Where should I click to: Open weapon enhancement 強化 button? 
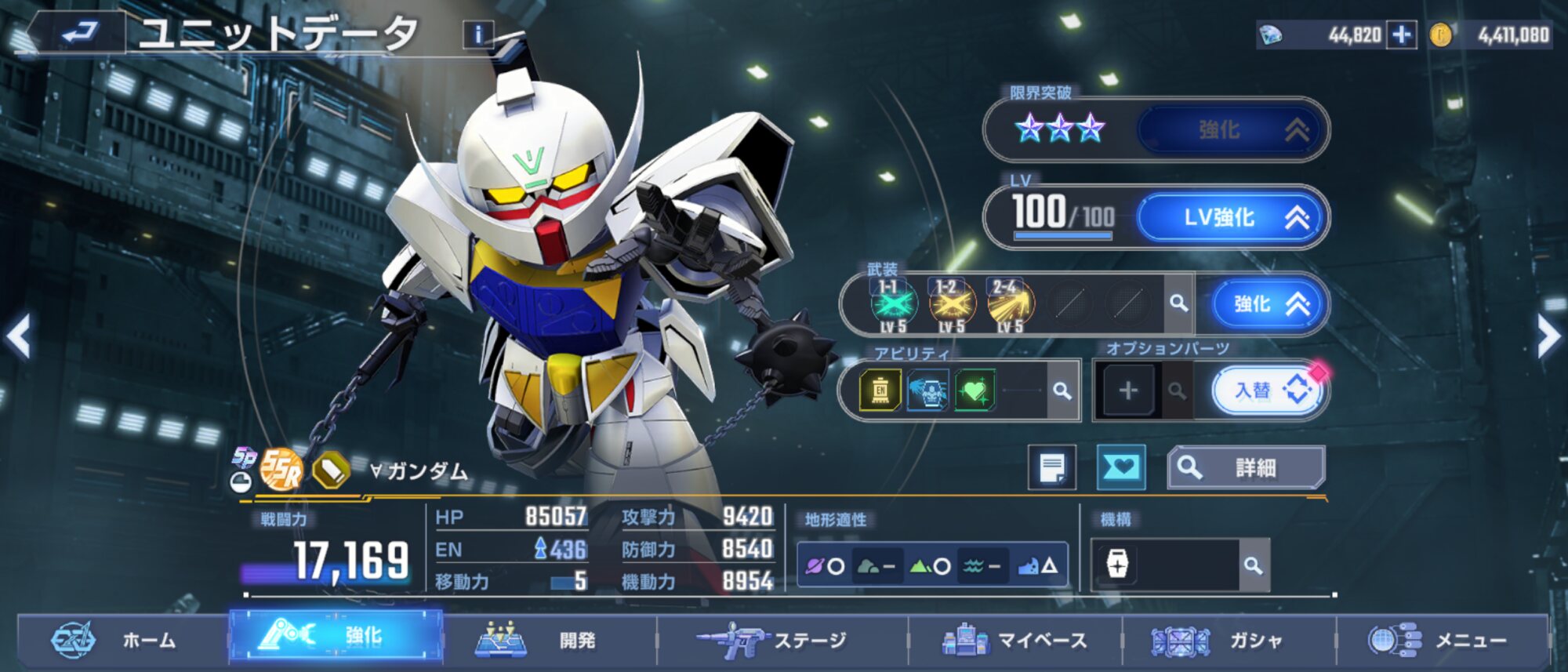coord(1269,303)
